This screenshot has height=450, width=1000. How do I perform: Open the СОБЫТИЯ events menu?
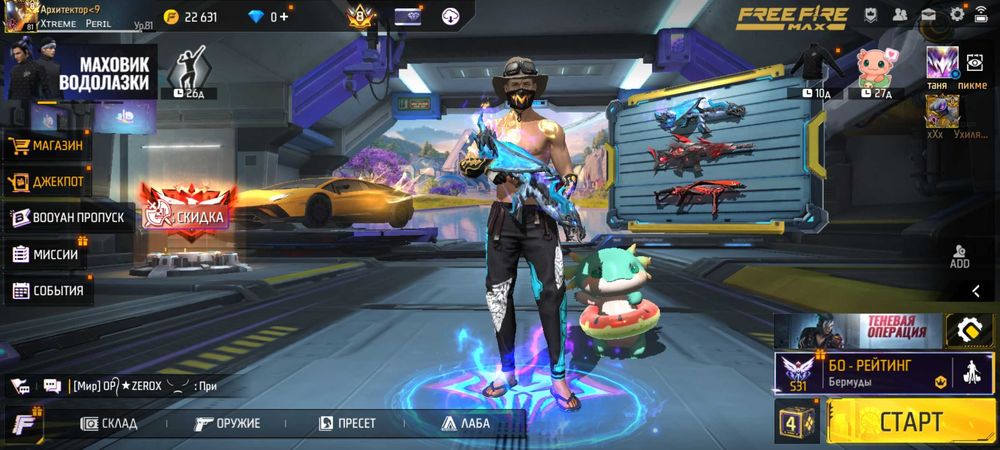pos(50,291)
